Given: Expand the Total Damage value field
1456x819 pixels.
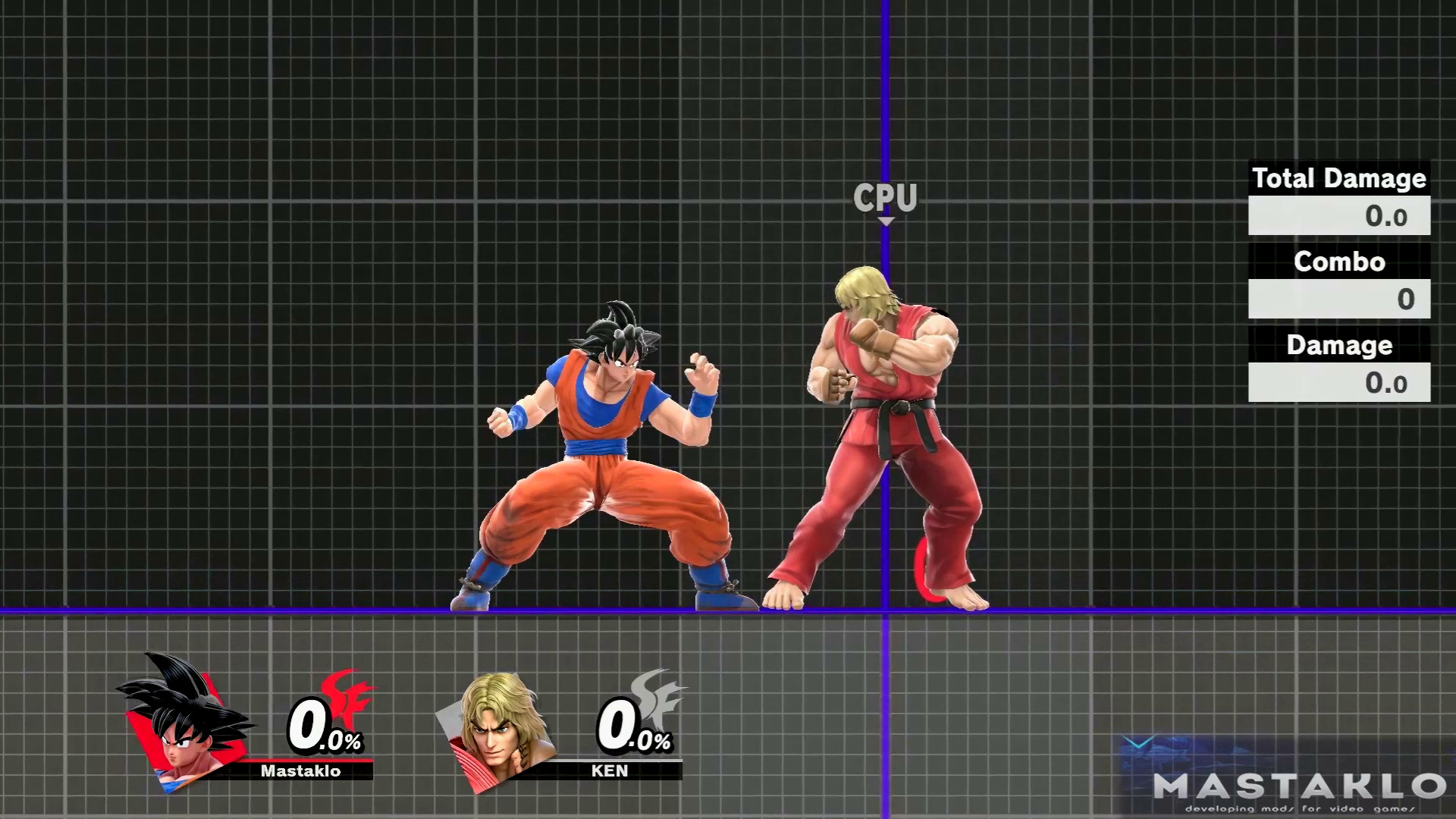Looking at the screenshot, I should tap(1339, 215).
